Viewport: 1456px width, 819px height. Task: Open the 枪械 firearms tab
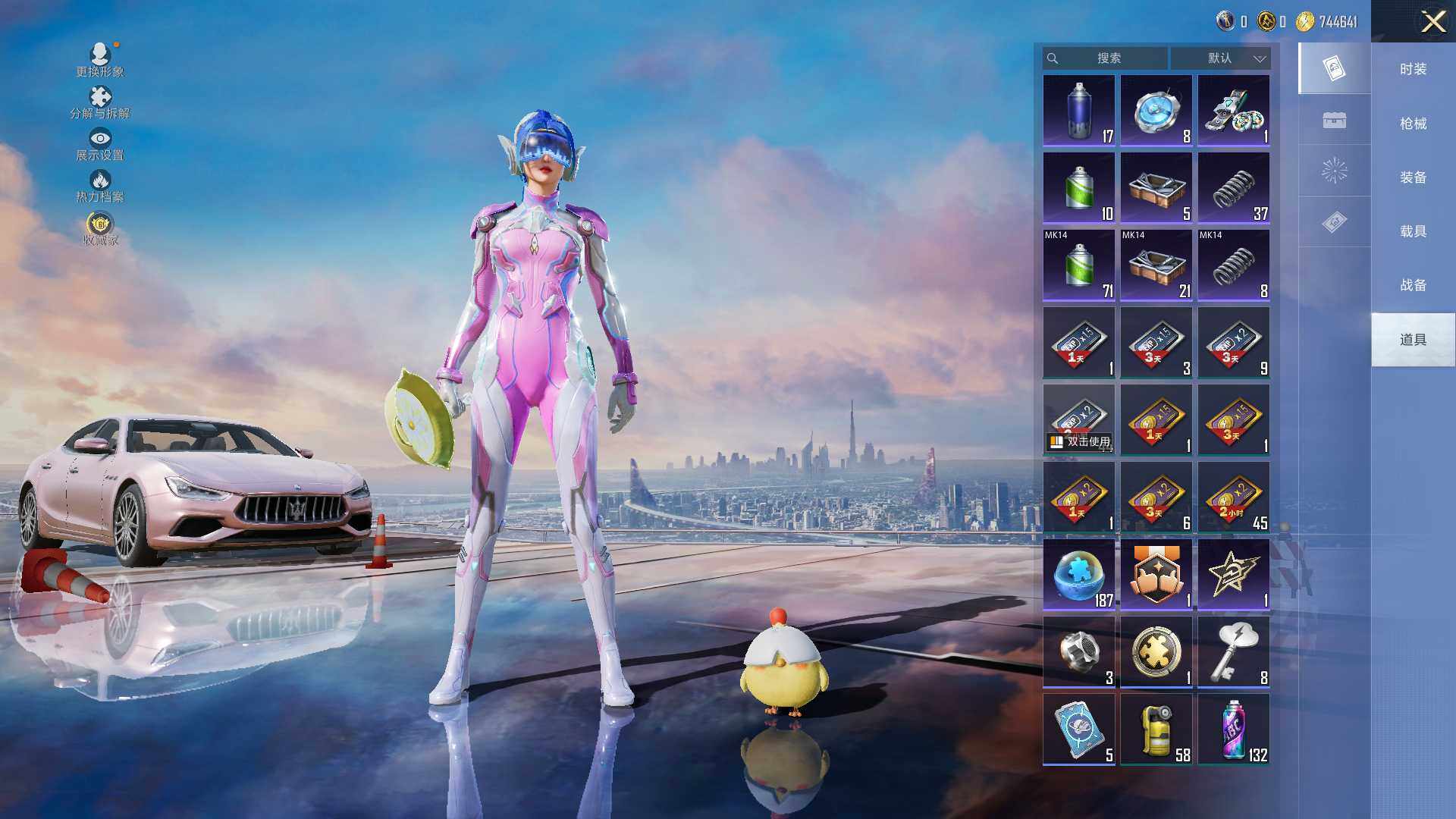tap(1413, 124)
